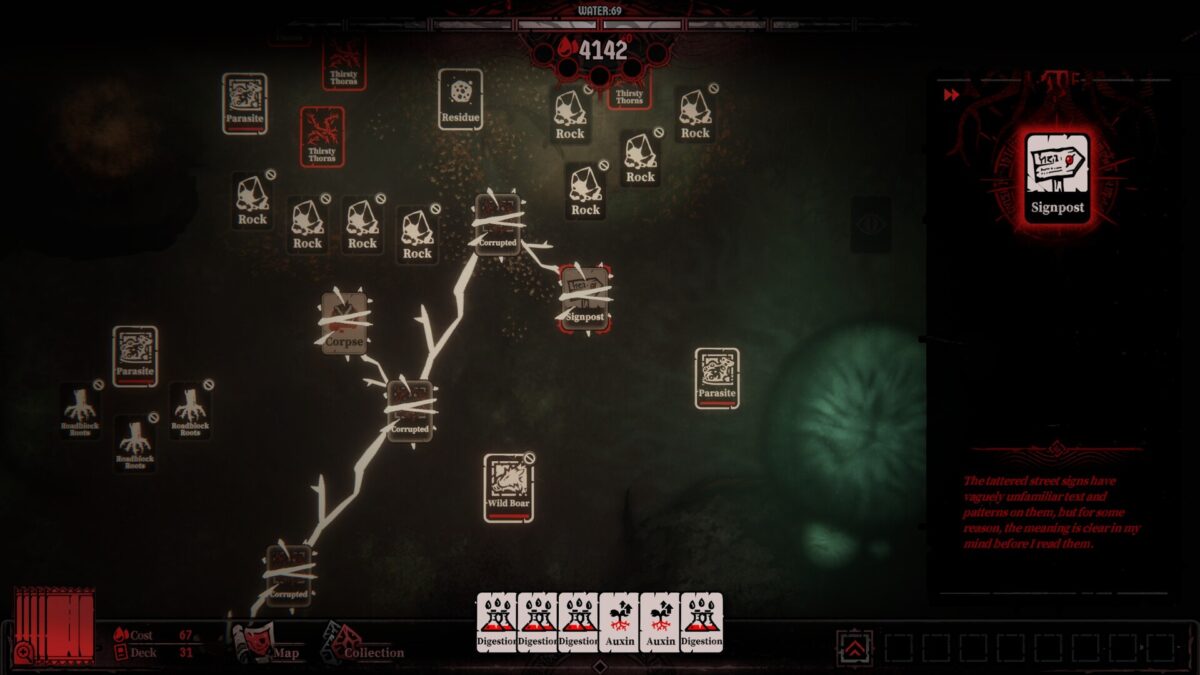Select the Wild Boar card on board
This screenshot has width=1200, height=675.
click(509, 488)
